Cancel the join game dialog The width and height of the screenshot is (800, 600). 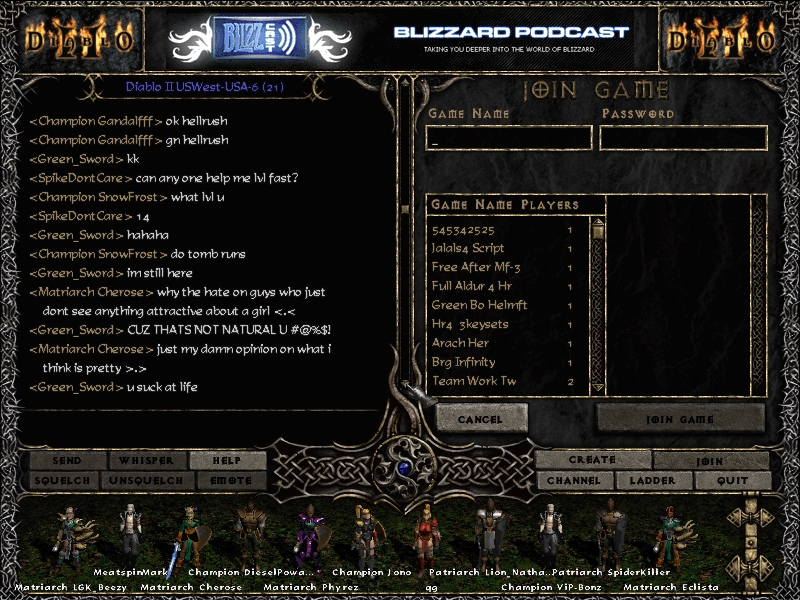pos(481,419)
